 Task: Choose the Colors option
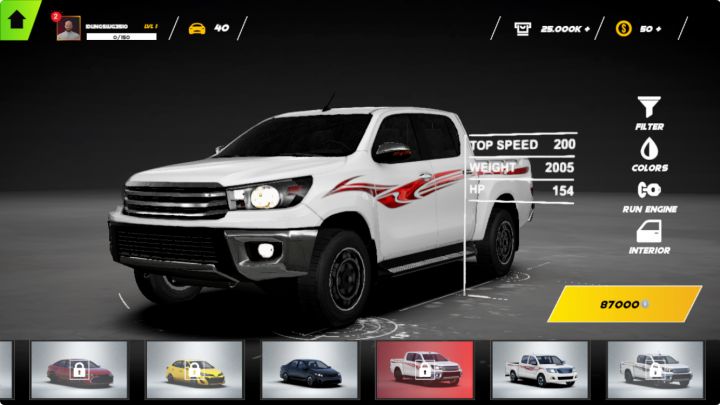tap(649, 153)
